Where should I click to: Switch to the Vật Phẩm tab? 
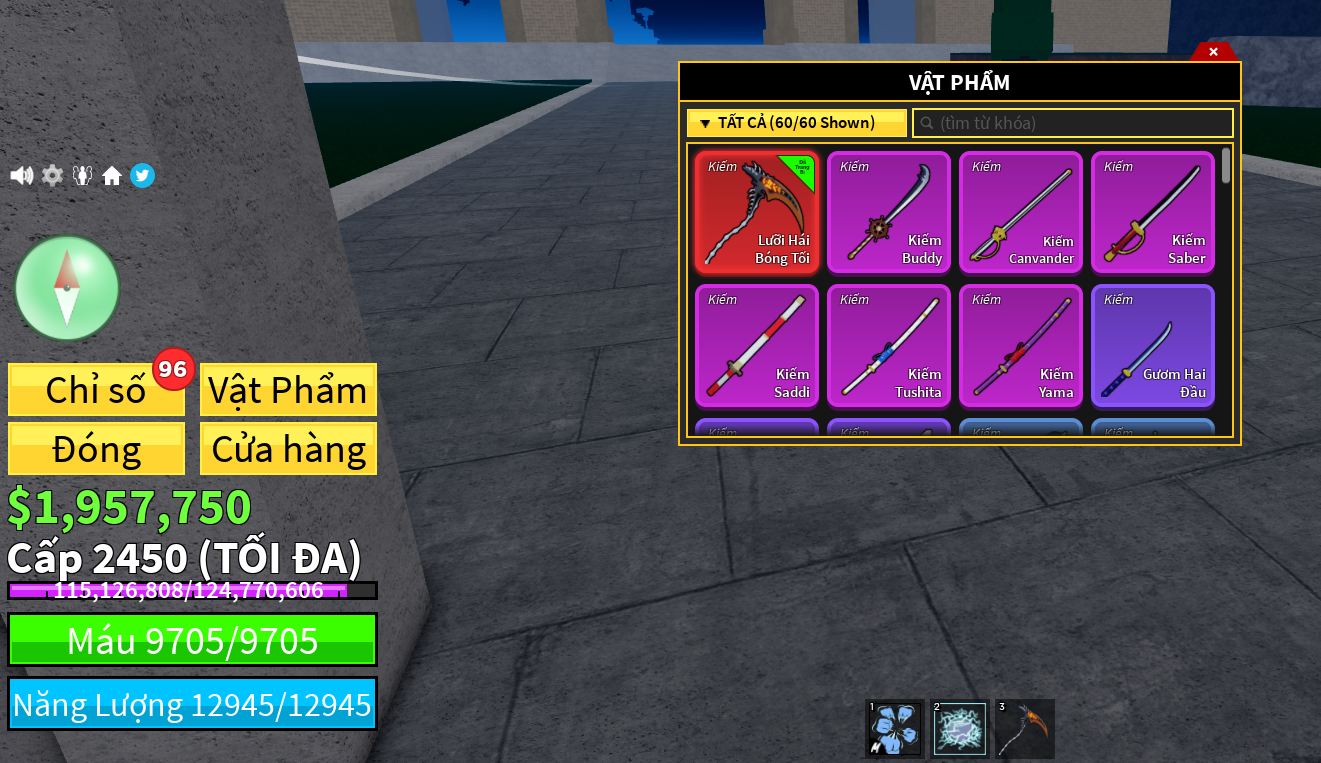[x=288, y=390]
